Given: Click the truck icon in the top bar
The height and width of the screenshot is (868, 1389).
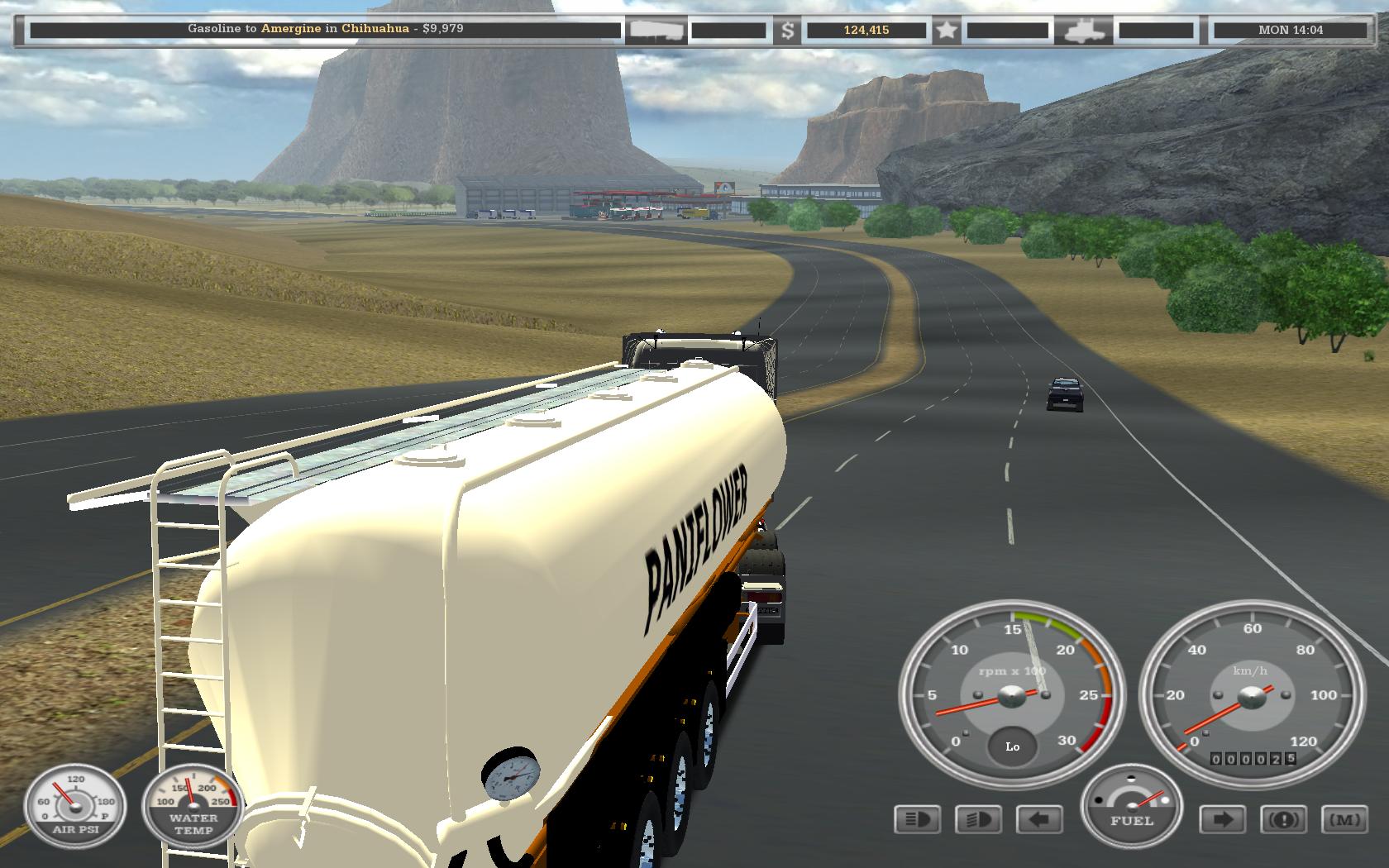Looking at the screenshot, I should click(x=1083, y=31).
